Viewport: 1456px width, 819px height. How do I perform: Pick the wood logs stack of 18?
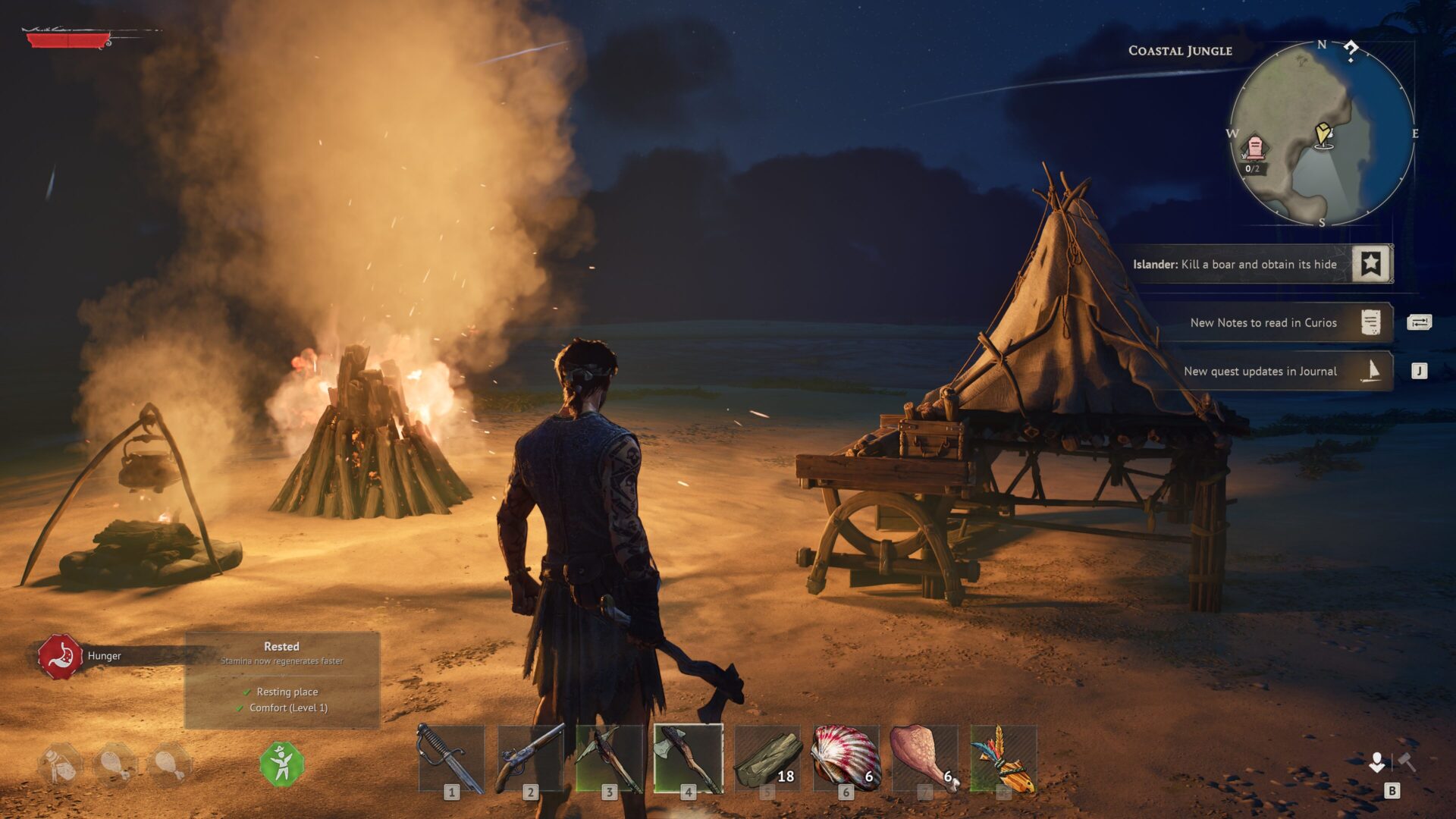click(767, 758)
